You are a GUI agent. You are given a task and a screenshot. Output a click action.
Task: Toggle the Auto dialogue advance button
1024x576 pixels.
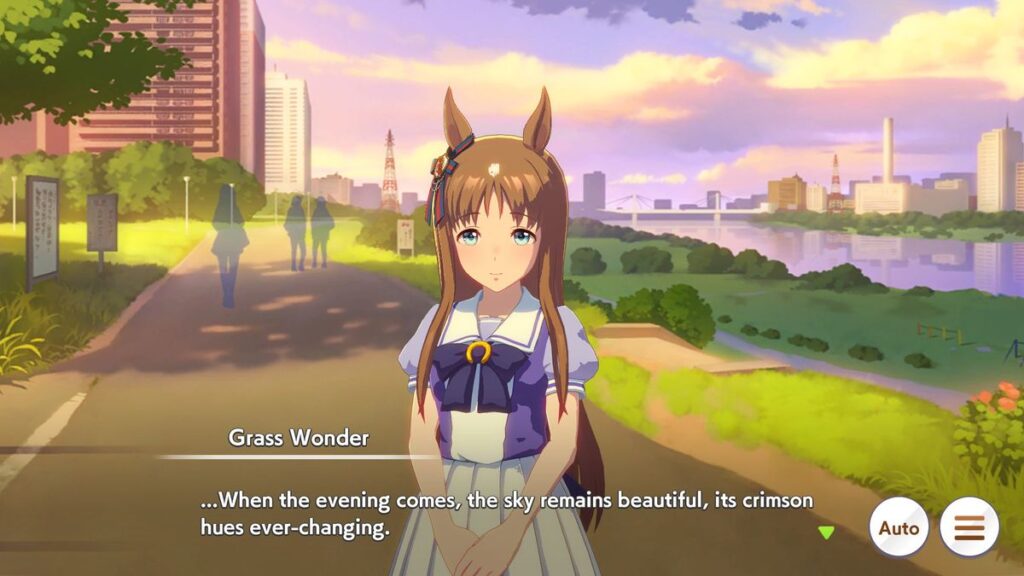[x=898, y=527]
